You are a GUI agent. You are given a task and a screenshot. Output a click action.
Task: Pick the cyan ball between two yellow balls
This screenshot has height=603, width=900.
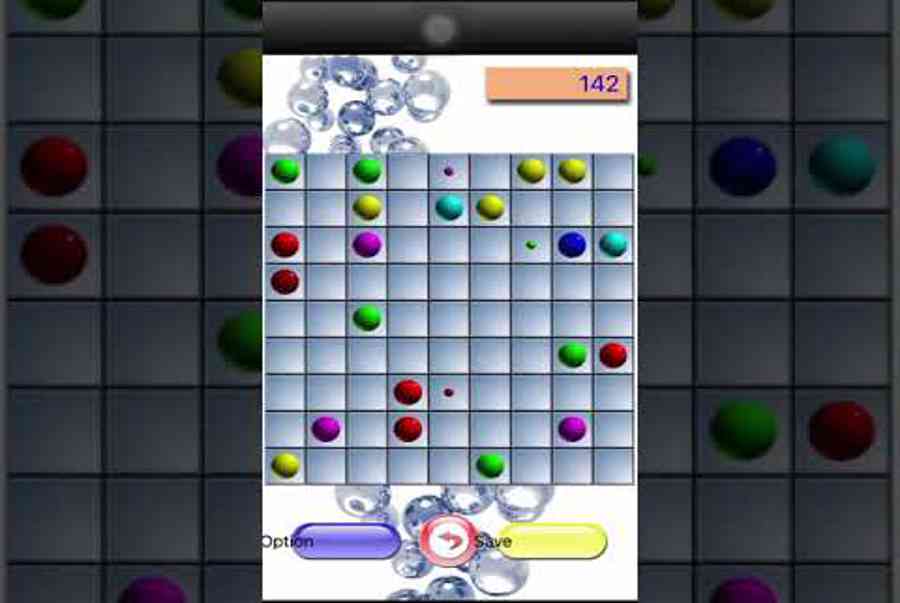(449, 207)
